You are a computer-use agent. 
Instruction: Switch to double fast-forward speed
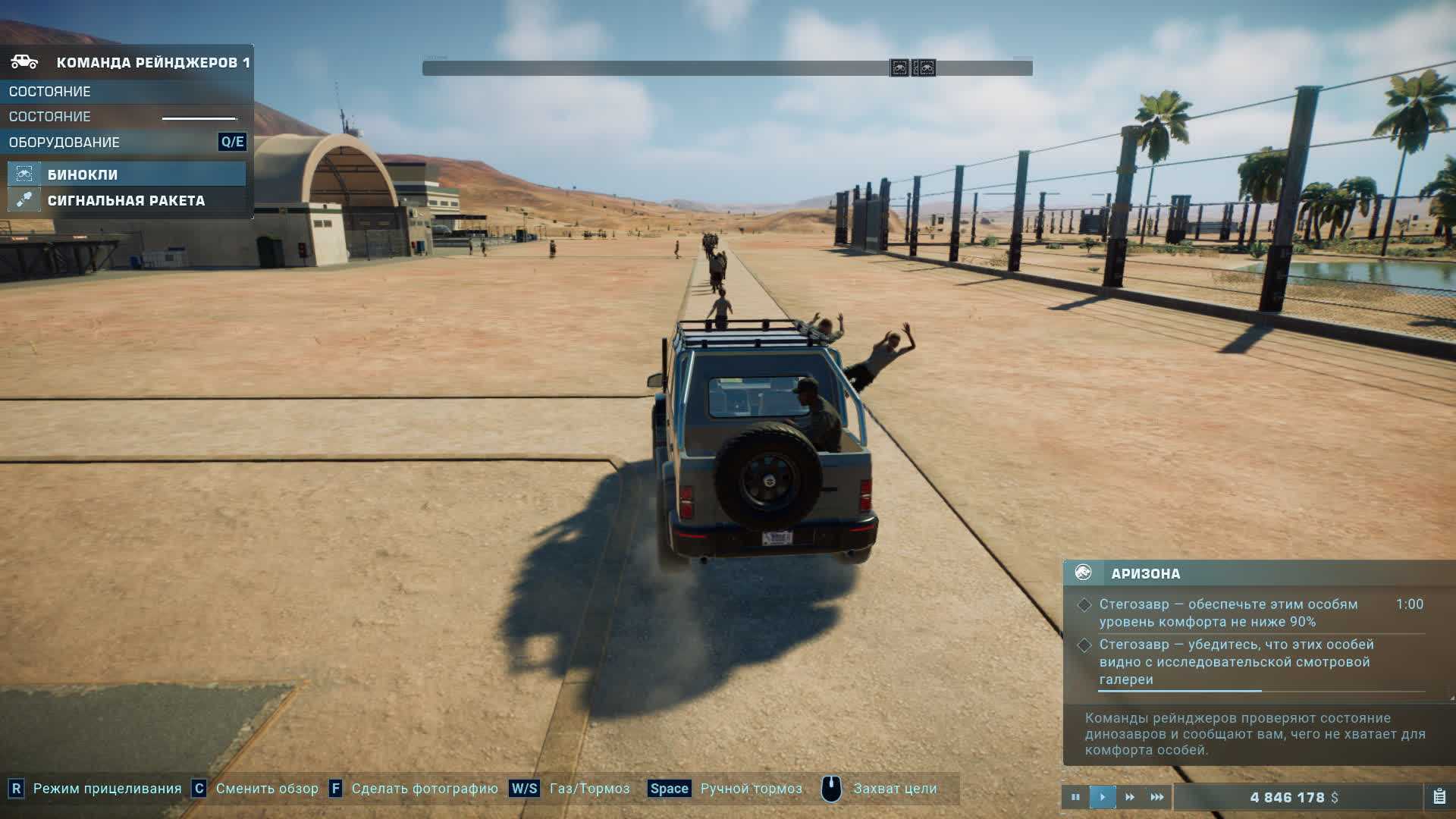pos(1130,797)
